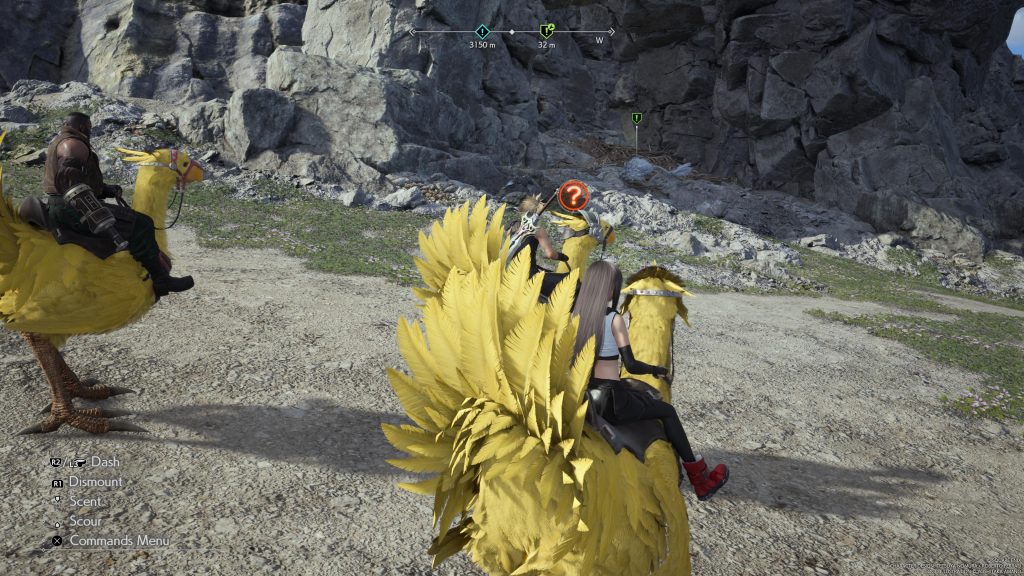The height and width of the screenshot is (576, 1024).
Task: Select the Dash command label
Action: click(x=104, y=462)
